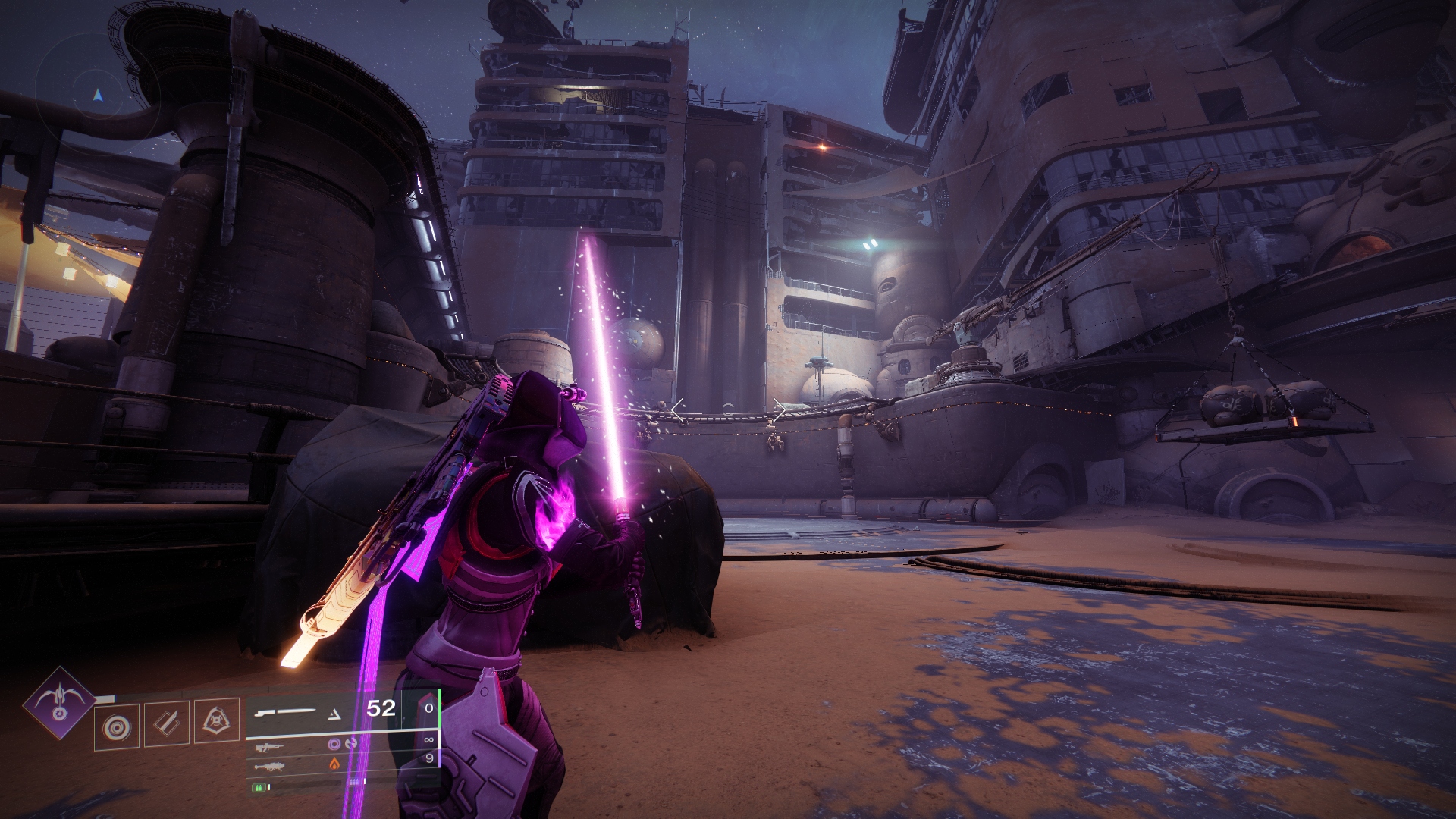The height and width of the screenshot is (819, 1456).
Task: Activate the class ability shield icon
Action: point(217,719)
